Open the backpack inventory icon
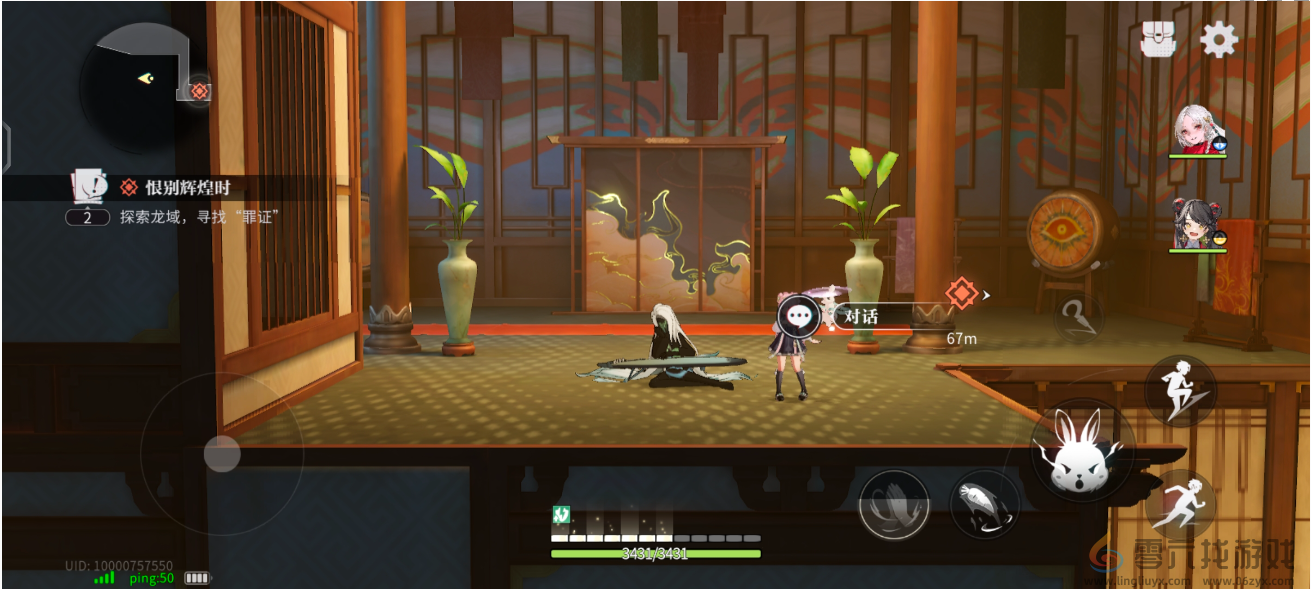The width and height of the screenshot is (1311, 589). point(1159,40)
